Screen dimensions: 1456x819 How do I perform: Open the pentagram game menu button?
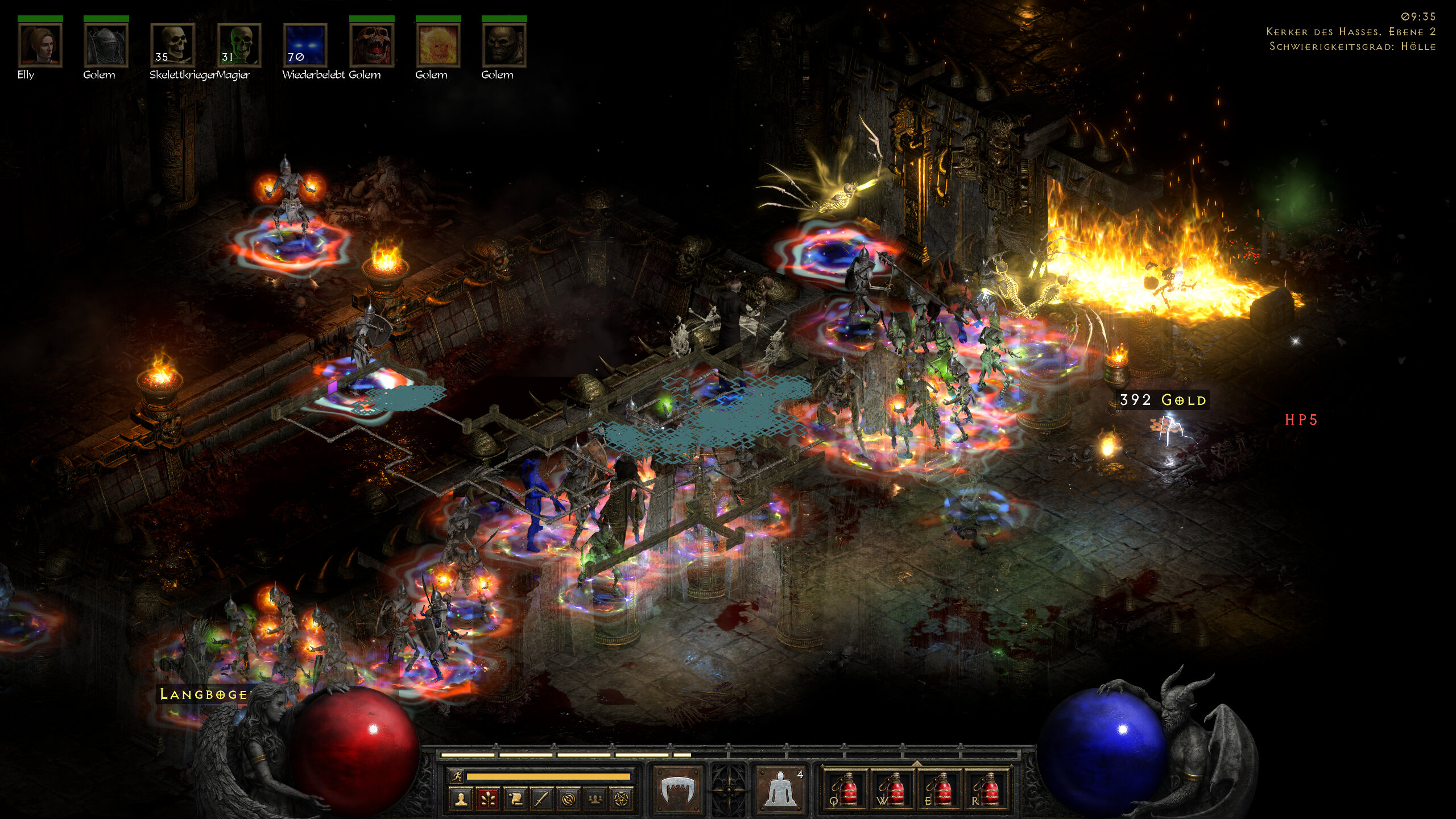[622, 799]
